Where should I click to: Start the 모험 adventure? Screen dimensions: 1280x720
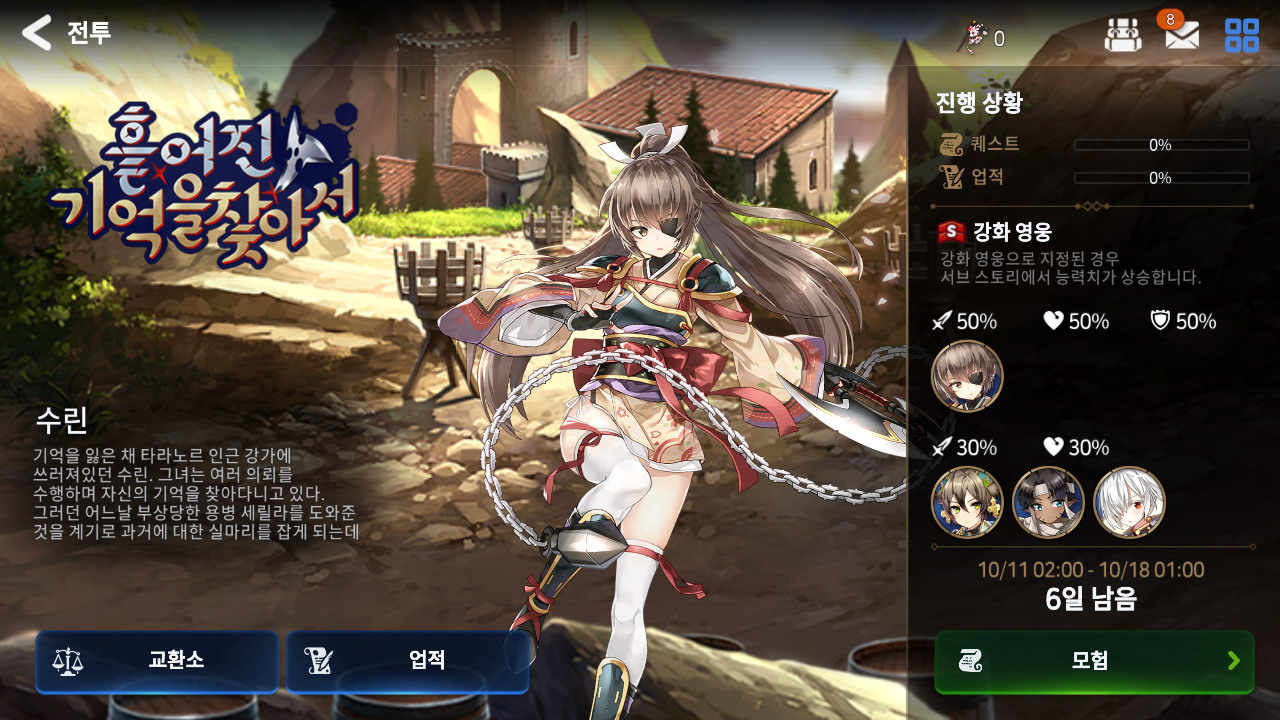1094,661
